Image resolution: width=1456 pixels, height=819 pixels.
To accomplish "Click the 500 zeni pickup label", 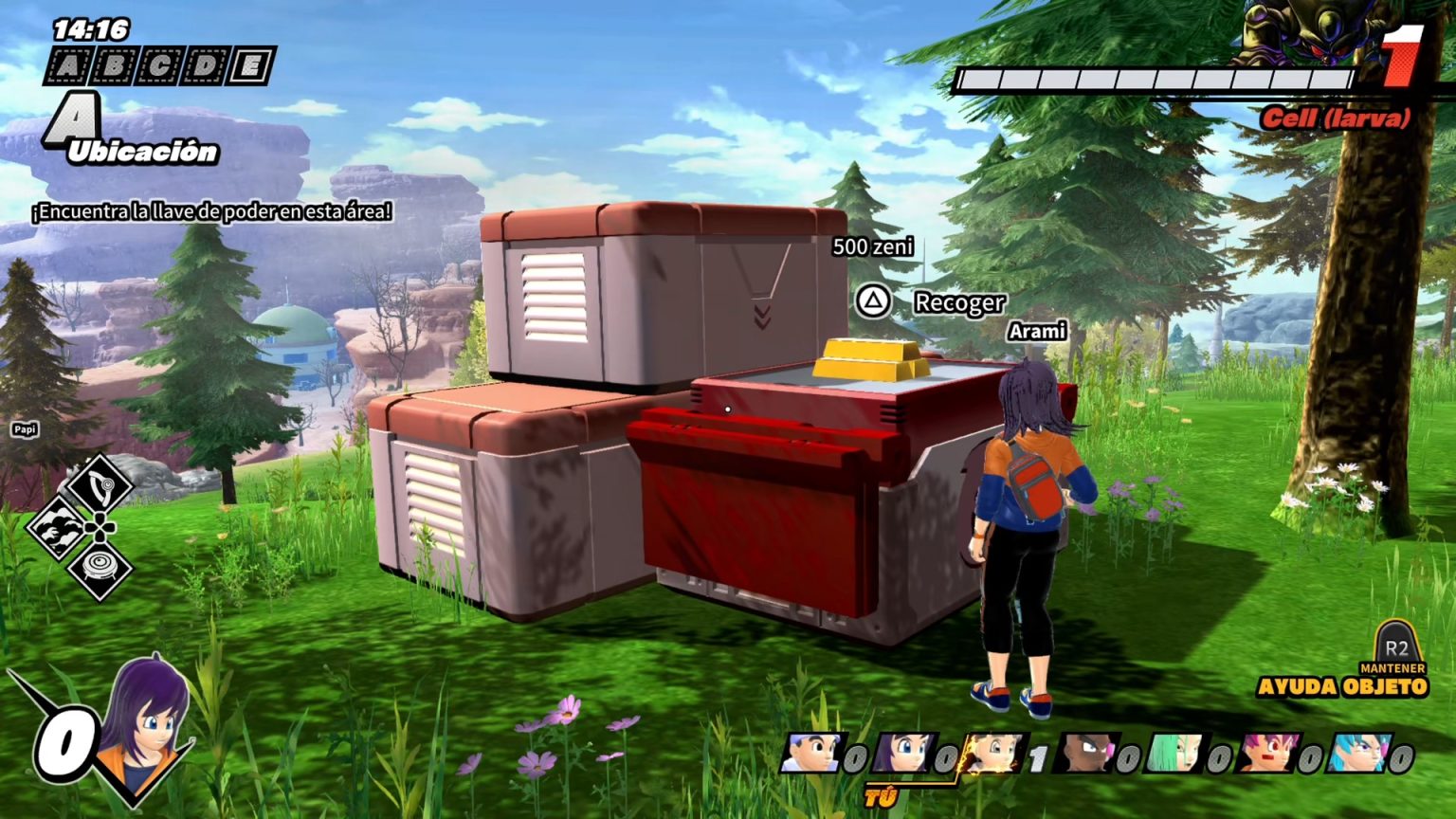I will click(x=873, y=248).
